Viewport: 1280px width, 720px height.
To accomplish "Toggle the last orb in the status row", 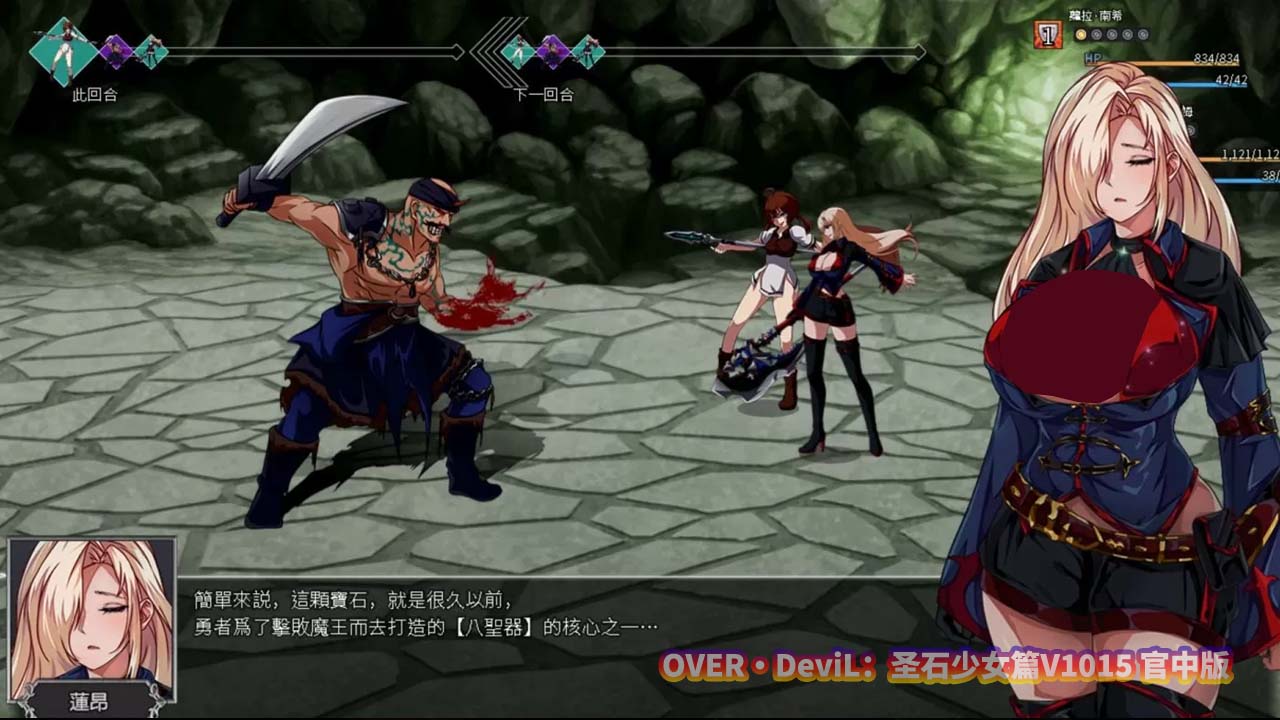I will [1143, 34].
